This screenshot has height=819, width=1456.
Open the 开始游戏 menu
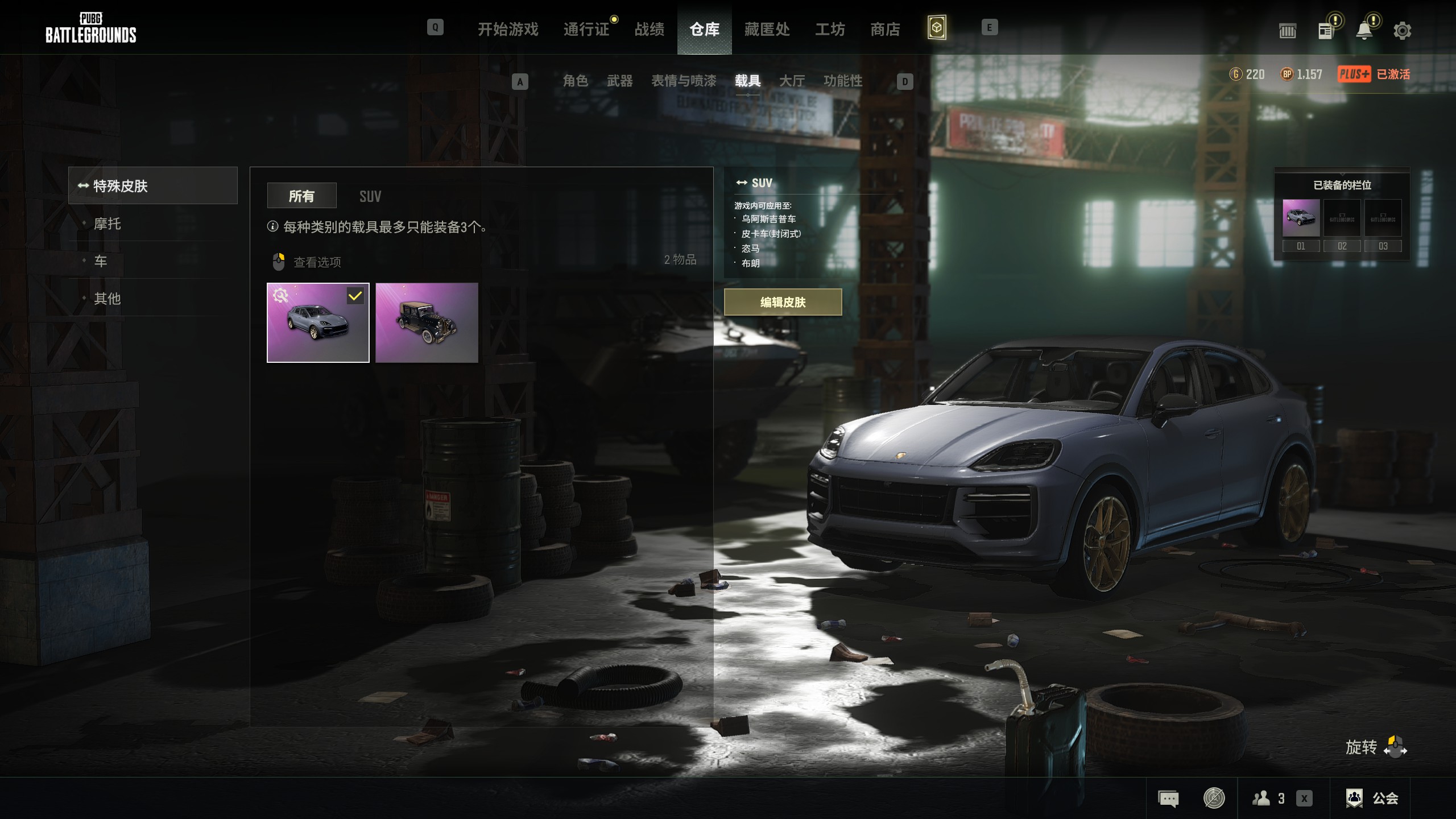click(x=507, y=29)
